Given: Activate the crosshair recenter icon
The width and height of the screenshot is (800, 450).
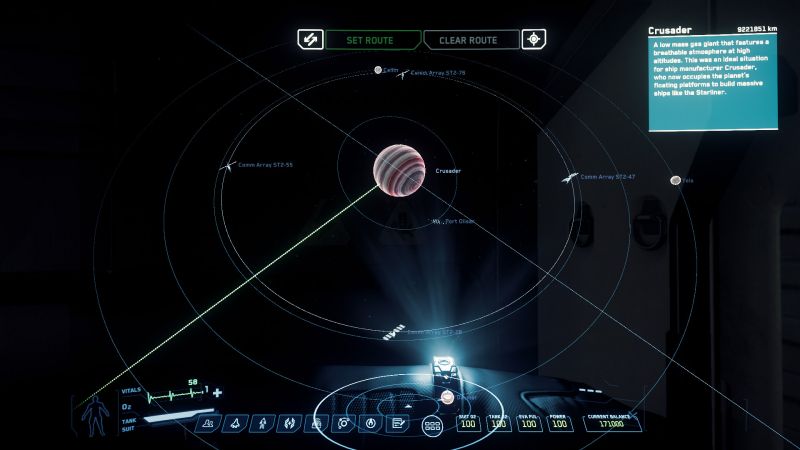Looking at the screenshot, I should (x=536, y=40).
